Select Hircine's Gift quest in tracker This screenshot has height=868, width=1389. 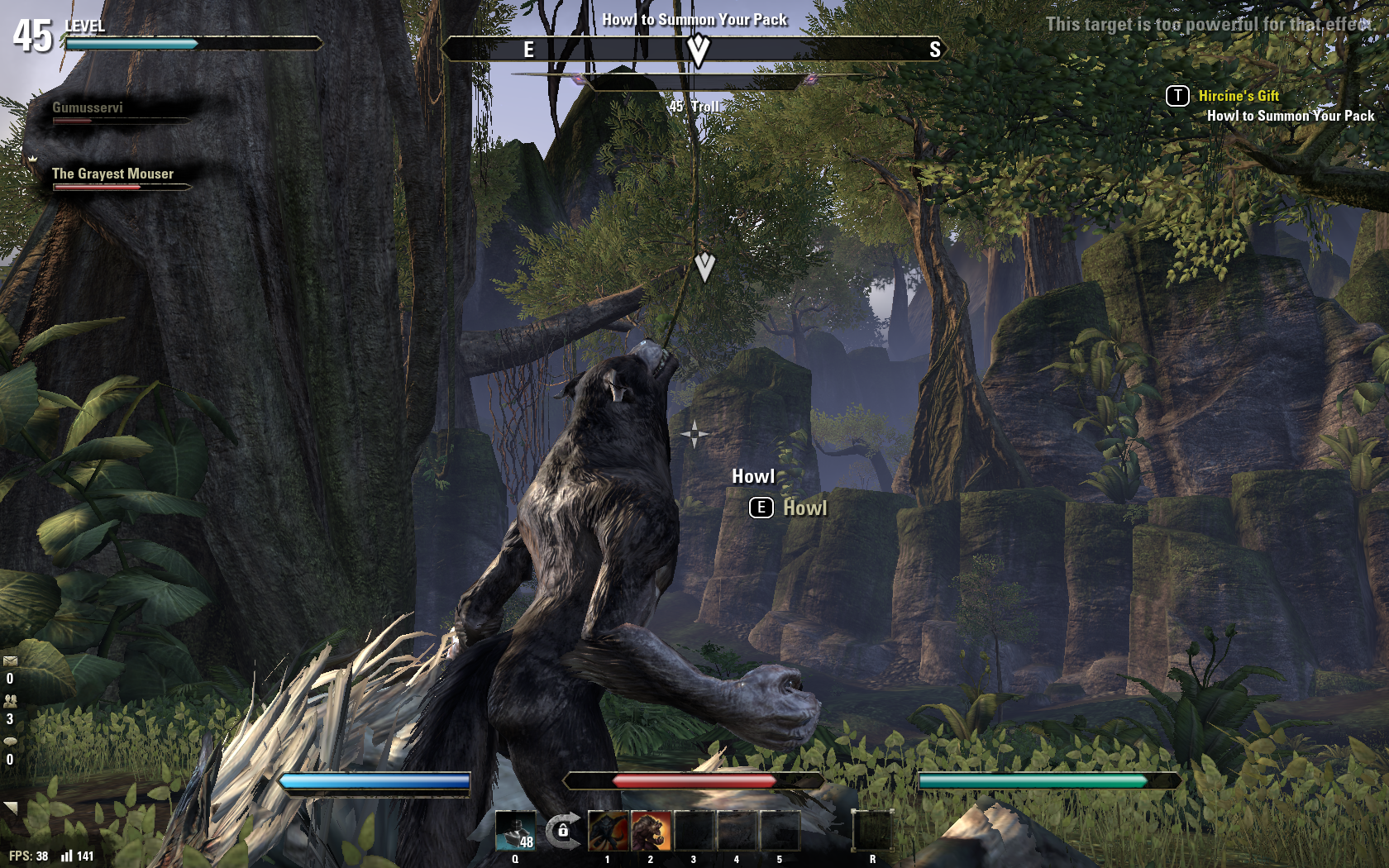pos(1238,96)
